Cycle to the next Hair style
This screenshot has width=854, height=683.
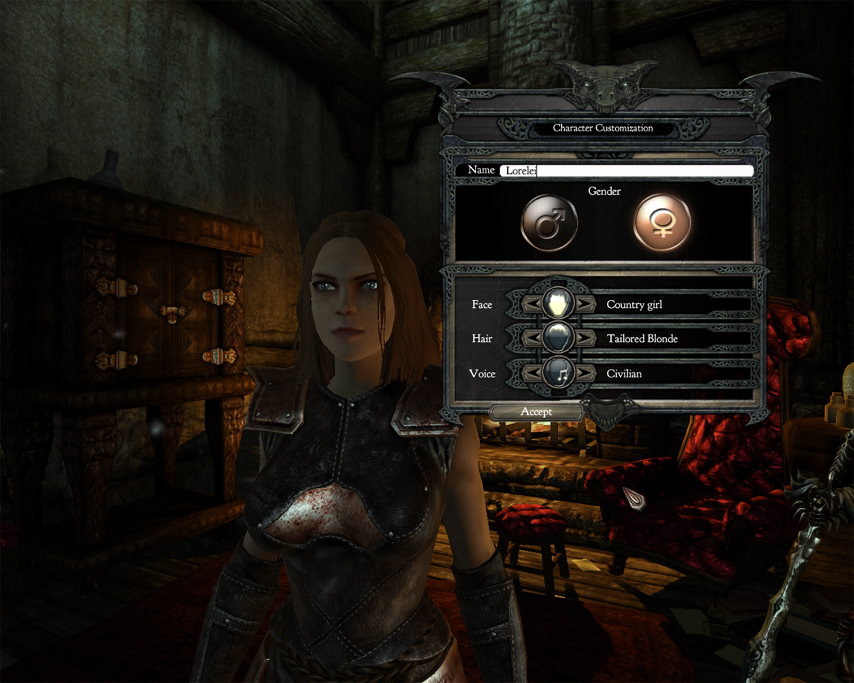pos(585,339)
